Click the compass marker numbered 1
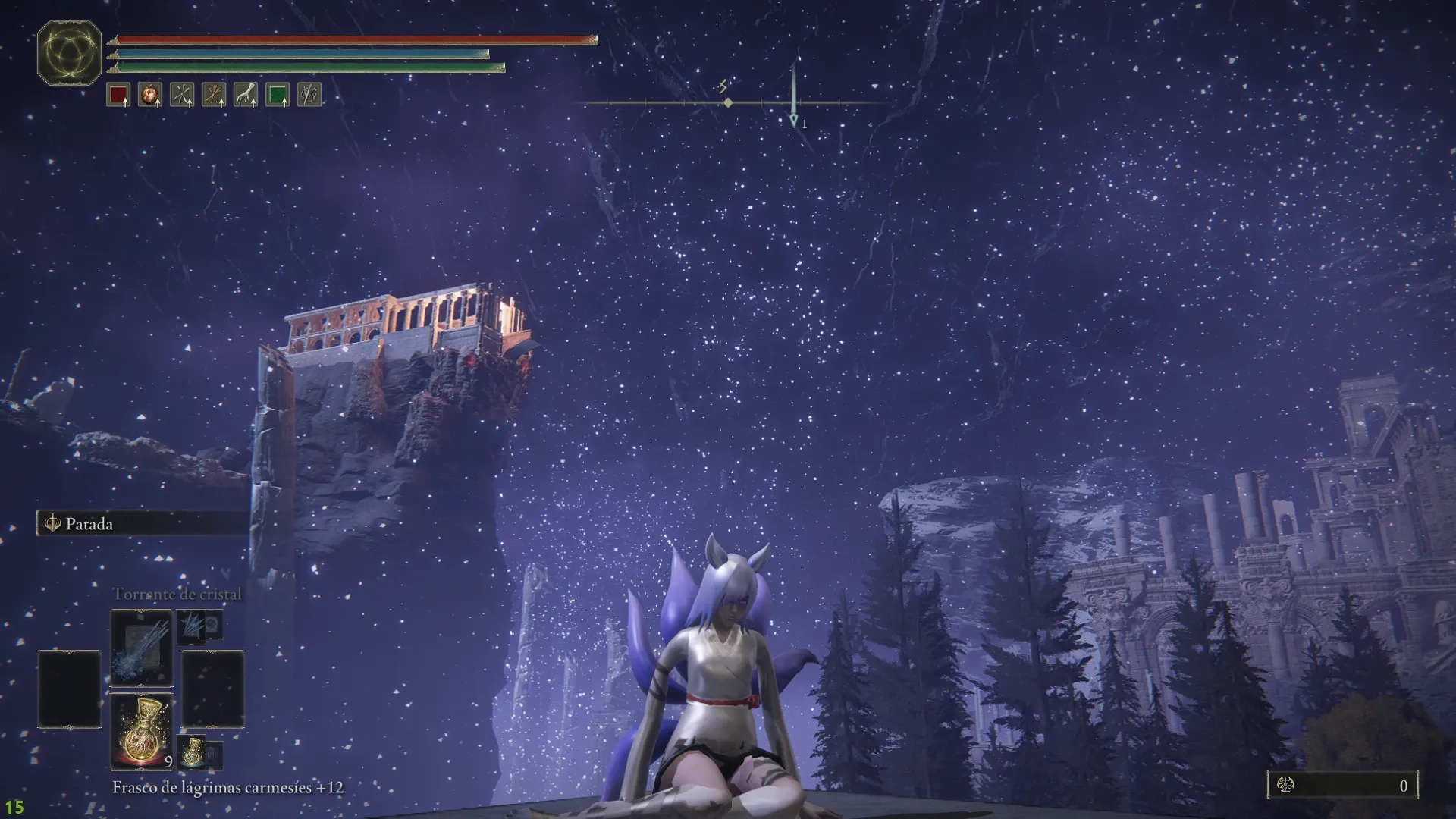 click(794, 121)
